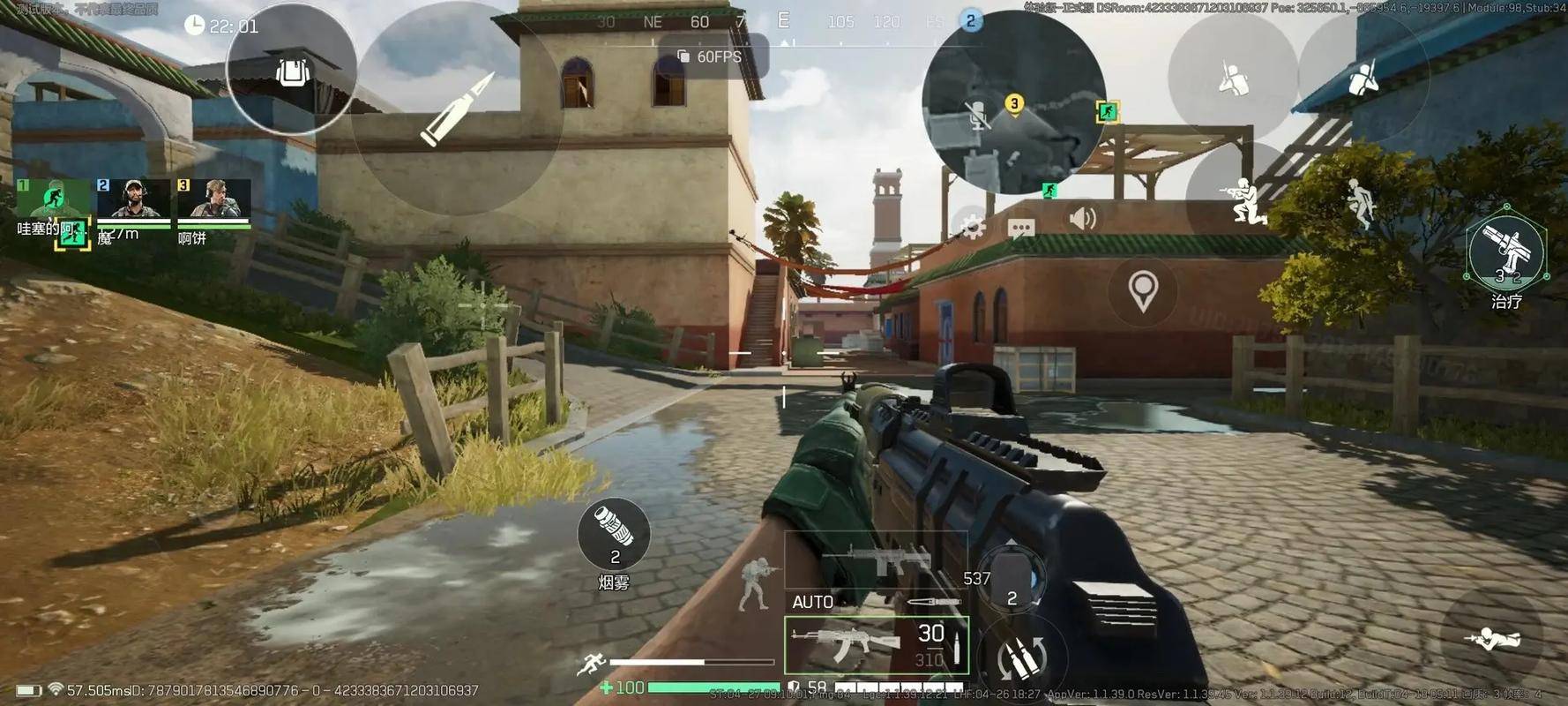Crouch using the kneeling soldier button
Viewport: 1568px width, 706px height.
tap(1243, 201)
